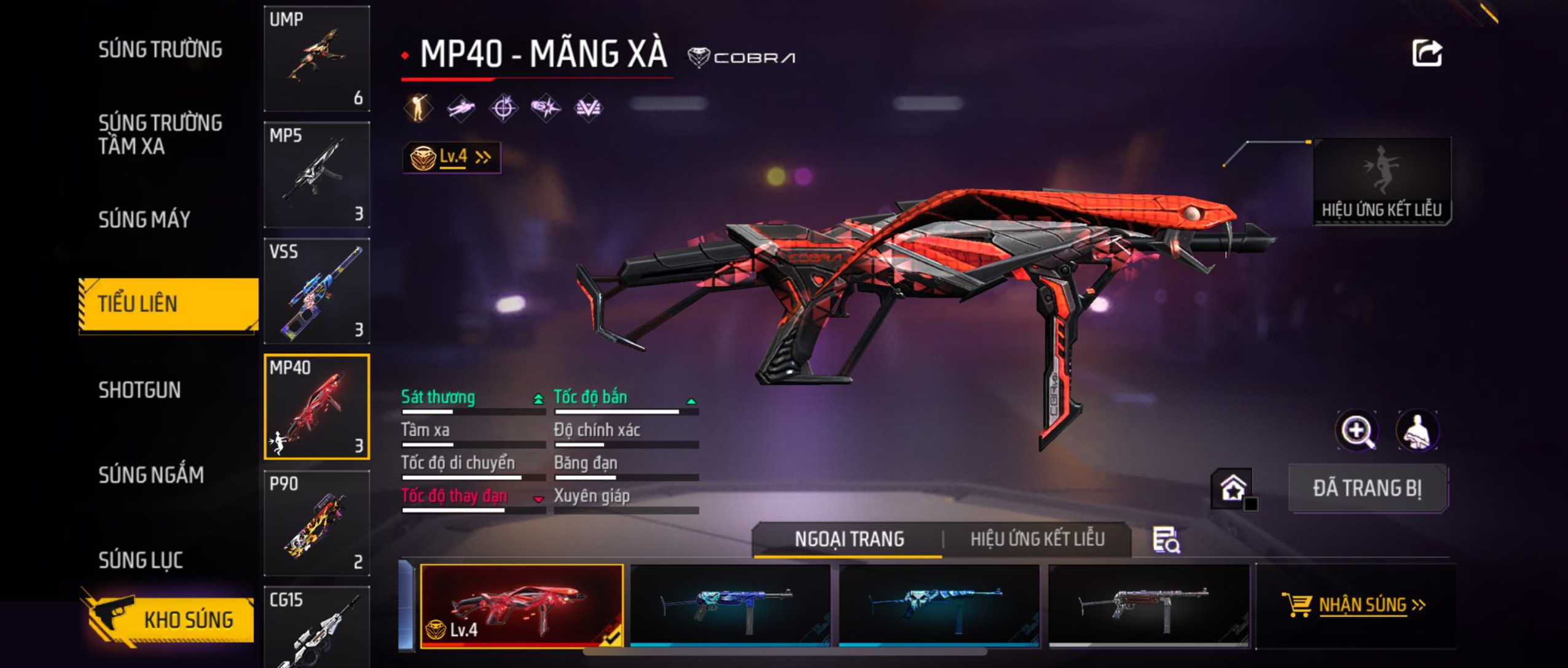Share the skin using the share icon
The image size is (1568, 668).
(x=1427, y=53)
